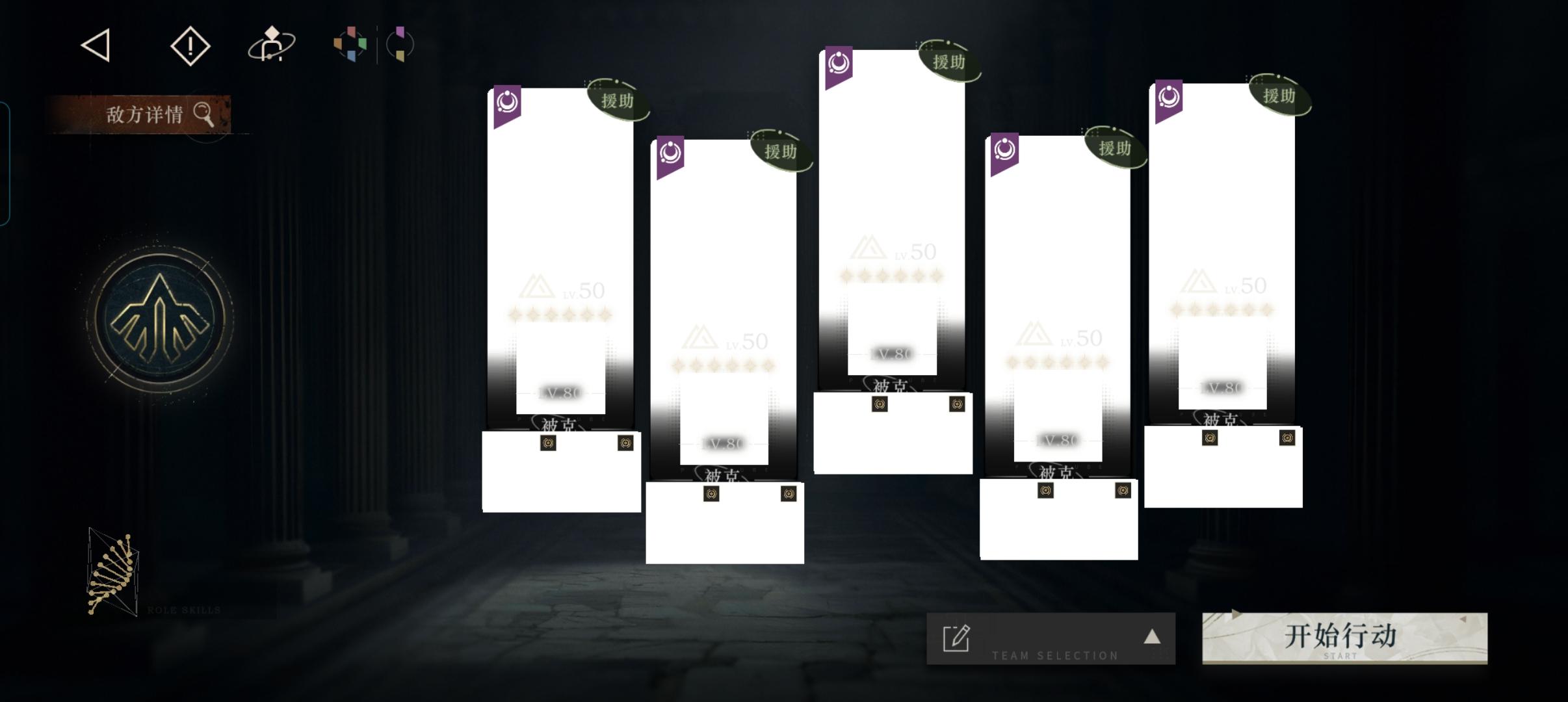Open the Role Skills panel icon
The image size is (1568, 702).
point(114,571)
